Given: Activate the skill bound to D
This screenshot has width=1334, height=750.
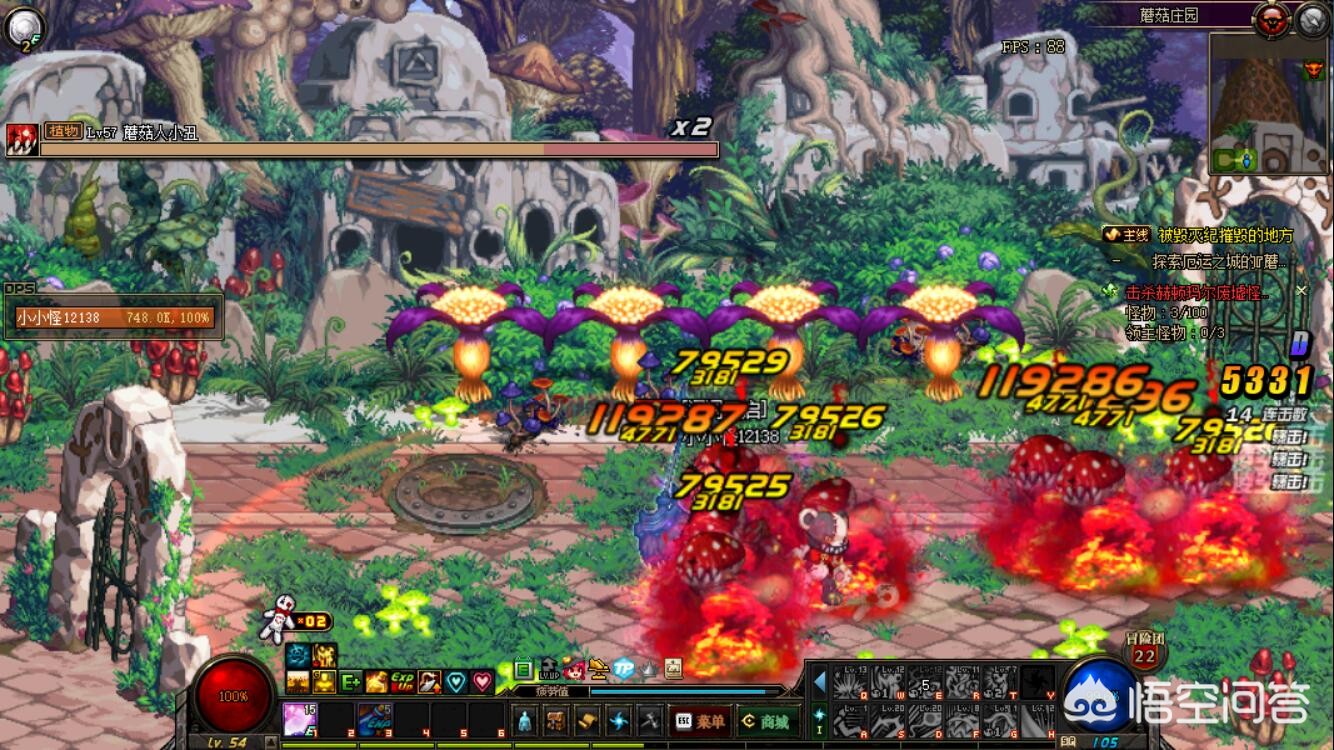Looking at the screenshot, I should tap(925, 720).
